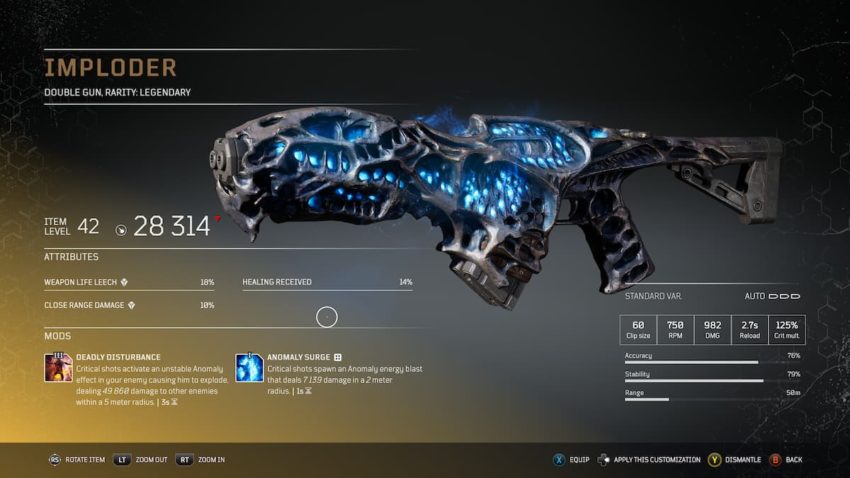Select the Anomaly Surge mod icon
Image resolution: width=850 pixels, height=478 pixels.
tap(249, 367)
